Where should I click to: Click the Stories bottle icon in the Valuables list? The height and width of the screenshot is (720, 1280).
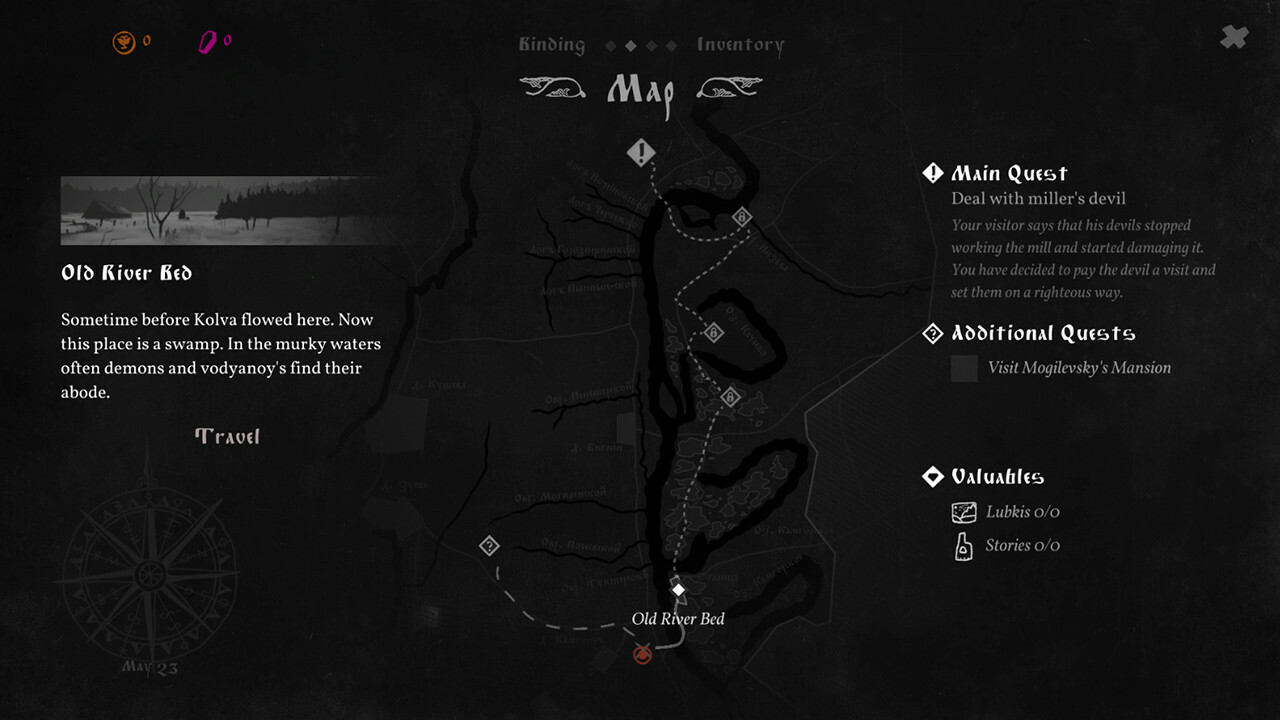[963, 546]
